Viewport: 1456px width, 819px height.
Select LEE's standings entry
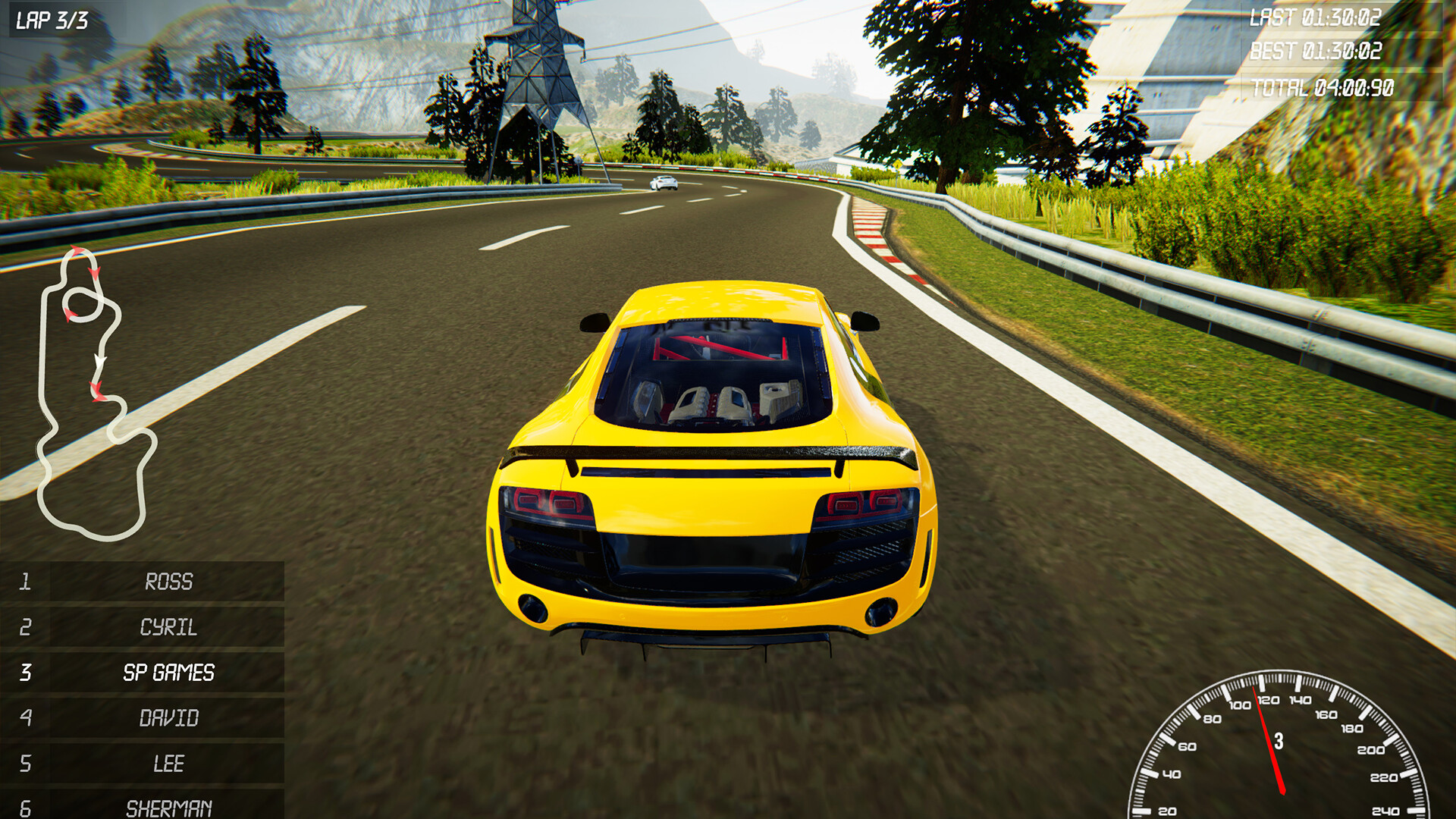168,764
